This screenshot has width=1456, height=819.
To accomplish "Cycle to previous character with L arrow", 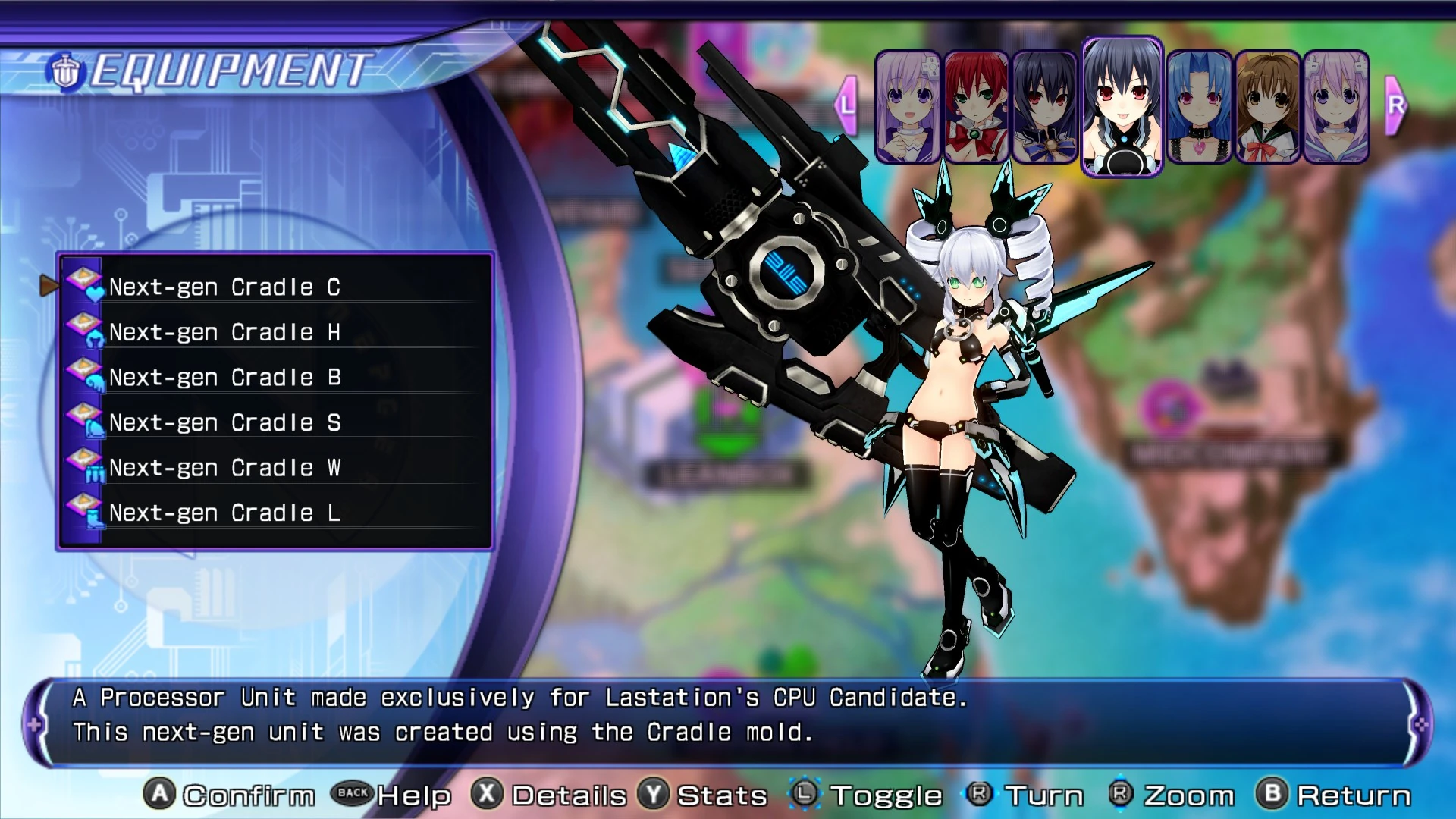I will pos(846,105).
